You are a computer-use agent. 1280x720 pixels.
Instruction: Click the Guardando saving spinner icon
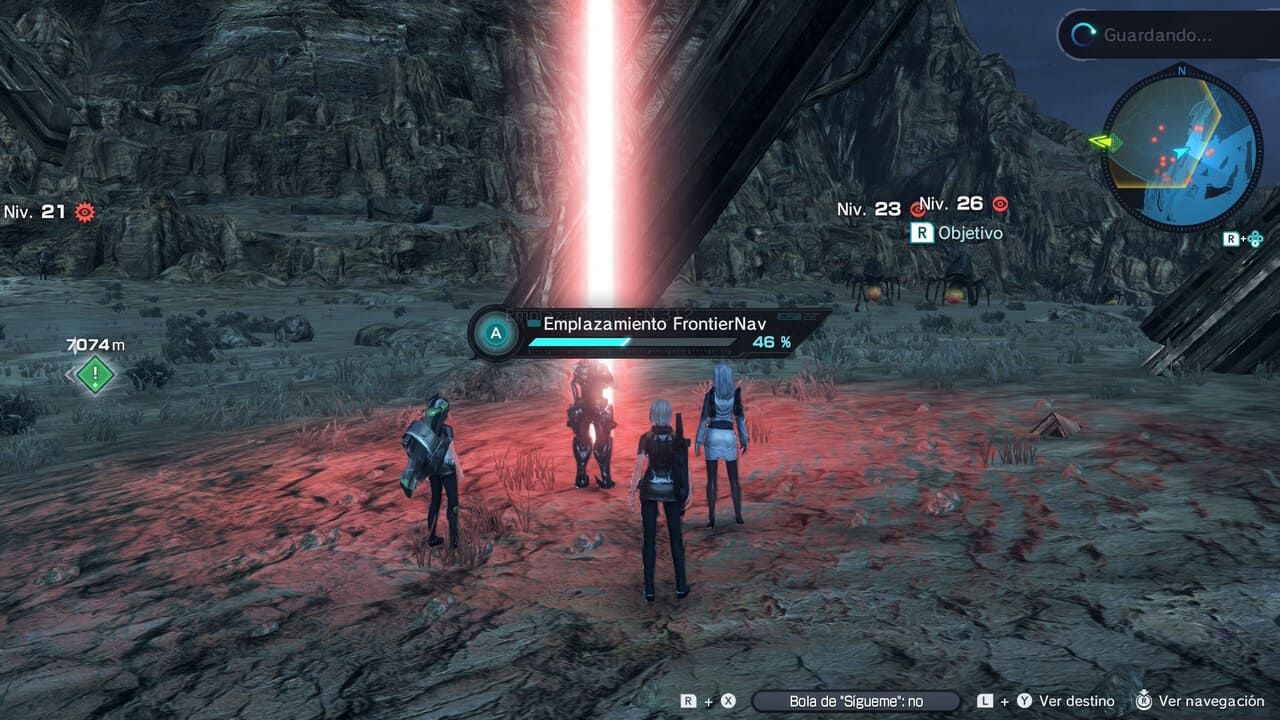pos(1082,32)
